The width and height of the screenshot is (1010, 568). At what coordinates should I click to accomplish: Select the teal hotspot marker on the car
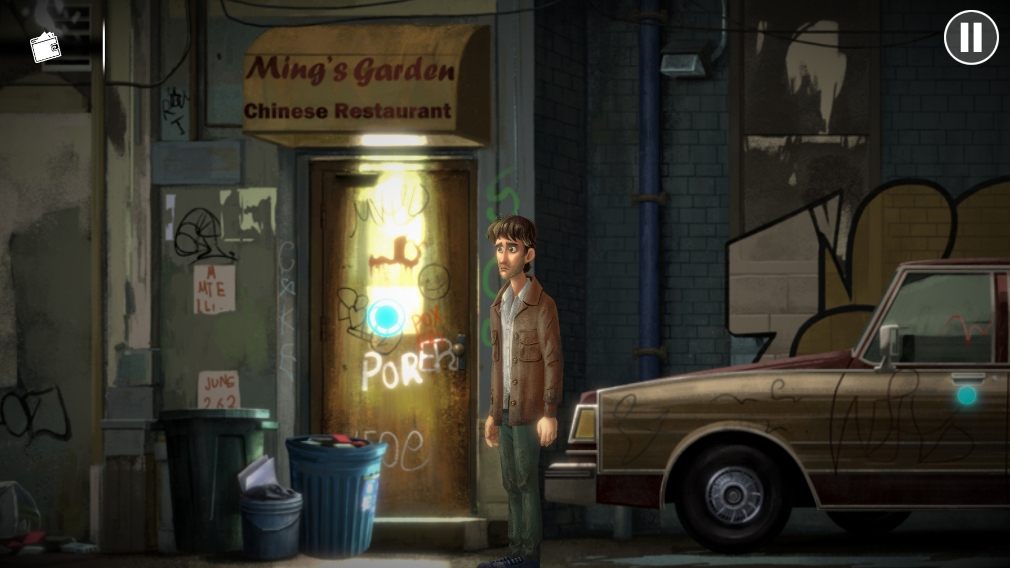(966, 395)
